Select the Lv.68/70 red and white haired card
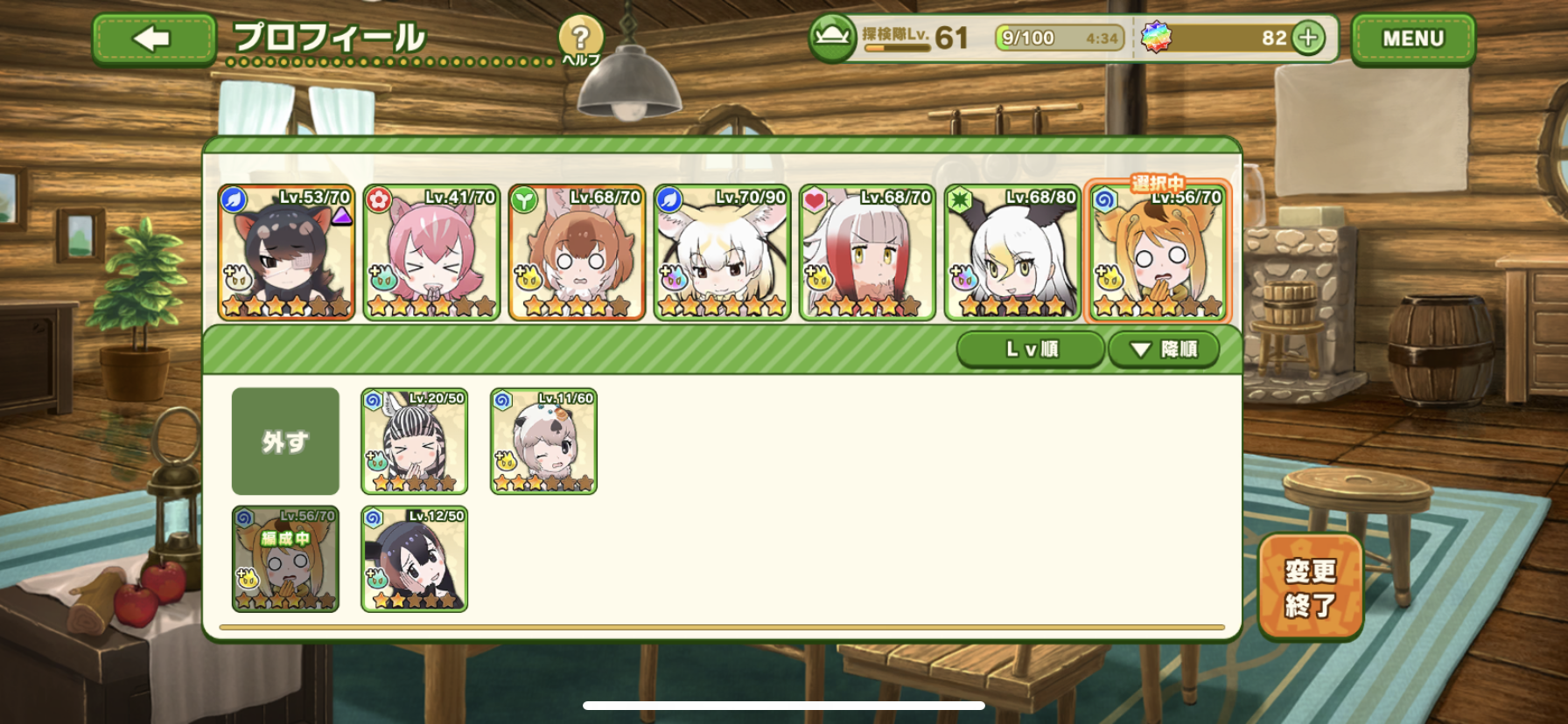Image resolution: width=1568 pixels, height=724 pixels. coord(867,253)
